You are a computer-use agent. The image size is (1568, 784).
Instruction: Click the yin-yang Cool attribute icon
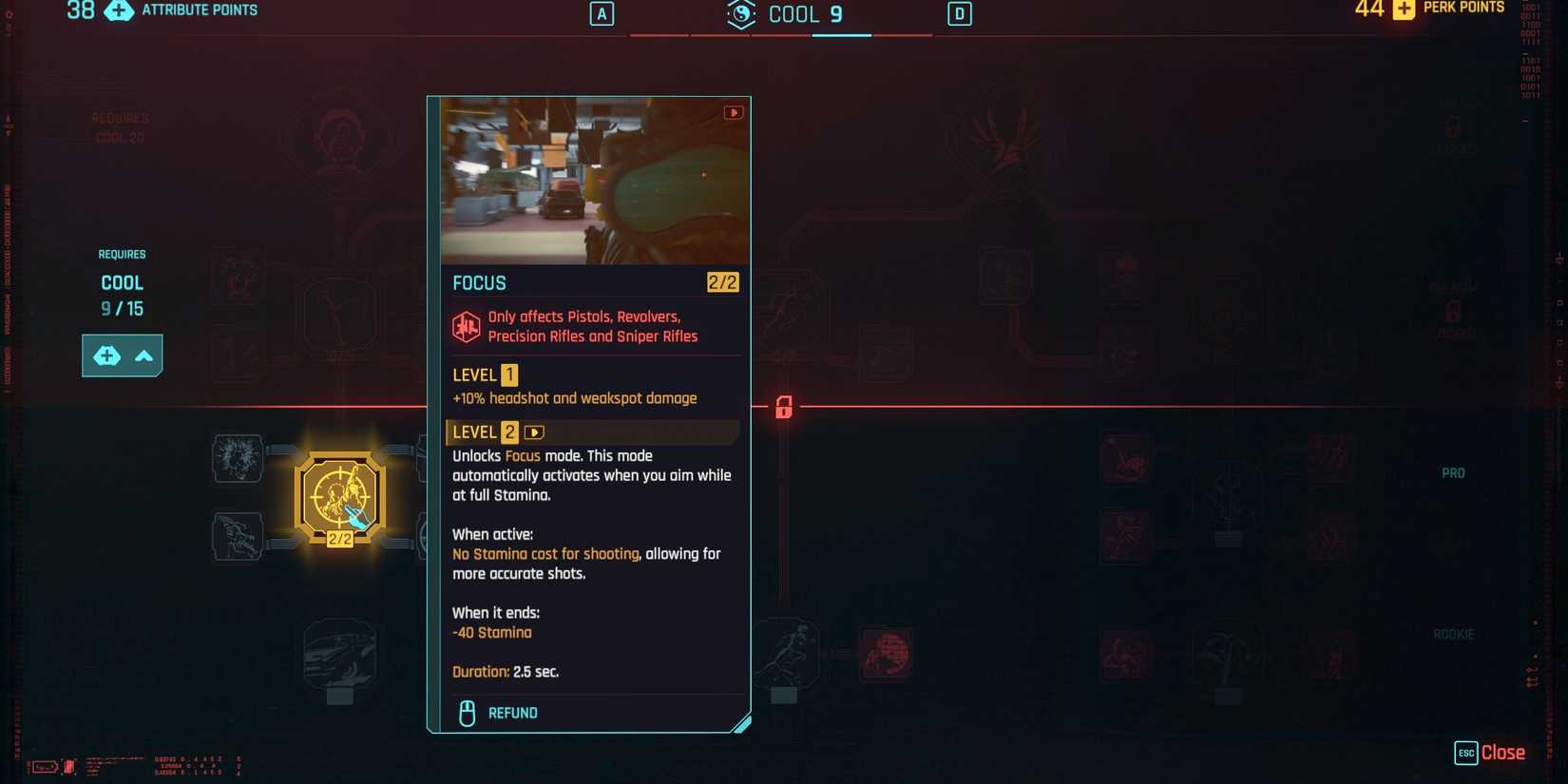741,14
